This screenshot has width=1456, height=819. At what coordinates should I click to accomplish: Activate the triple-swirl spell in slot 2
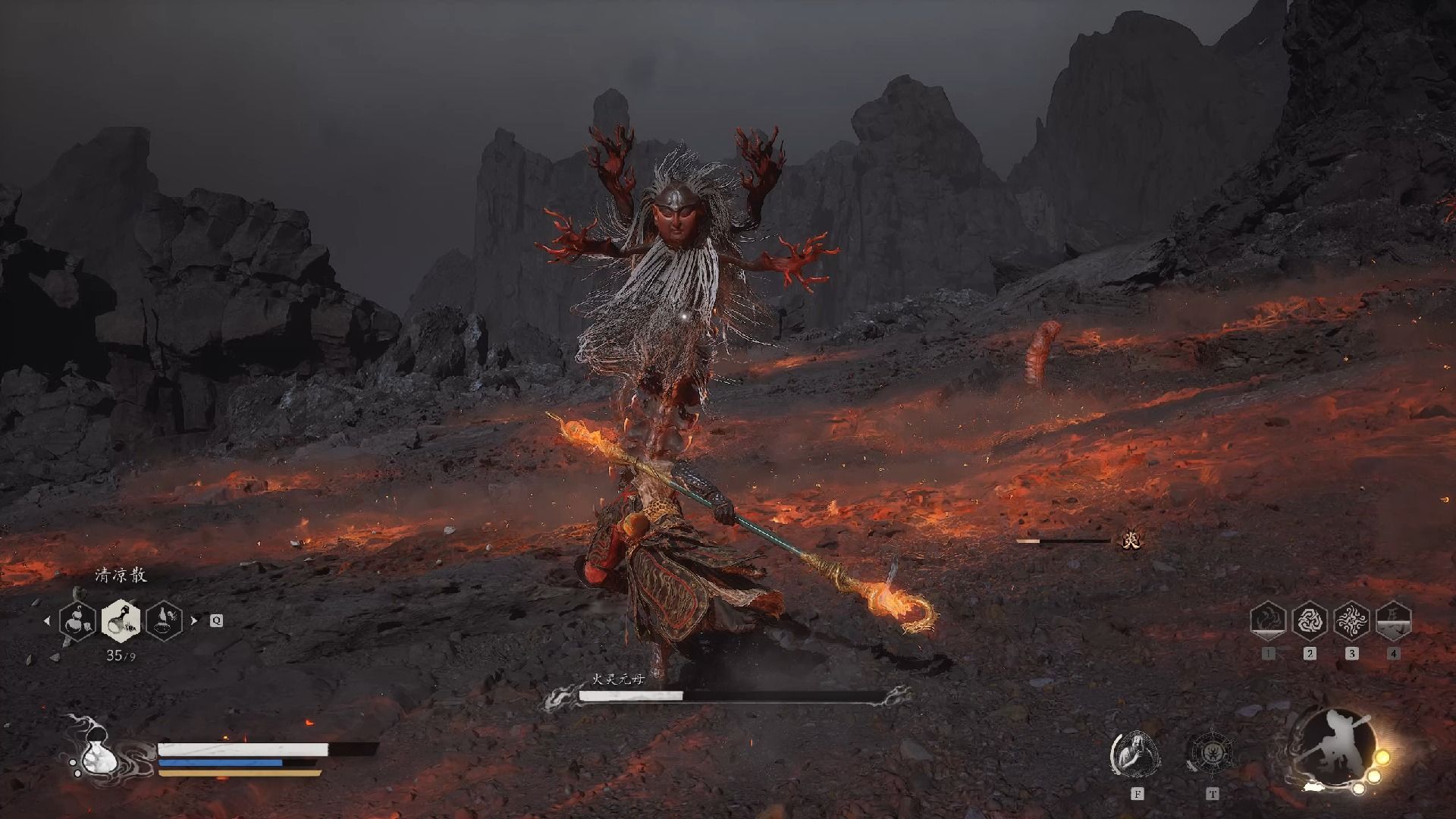[x=1310, y=621]
